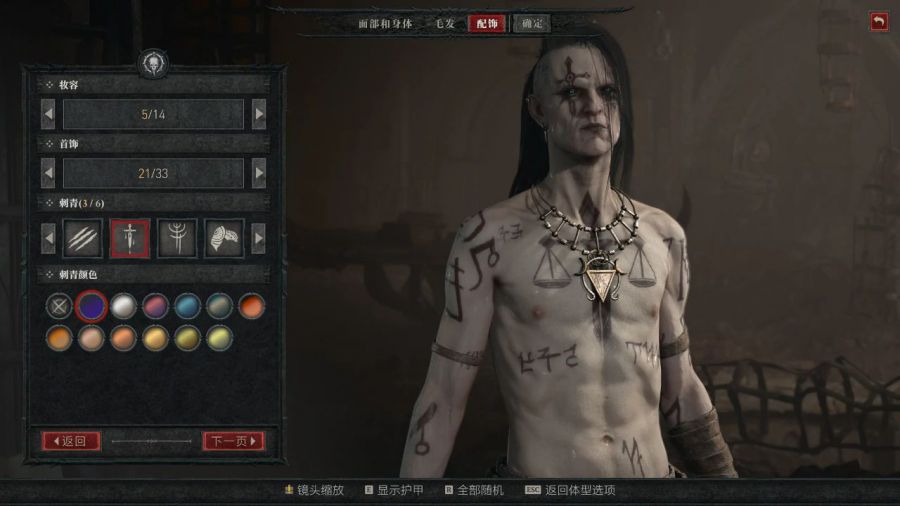Select the 配饰 accessories tab

click(x=486, y=23)
